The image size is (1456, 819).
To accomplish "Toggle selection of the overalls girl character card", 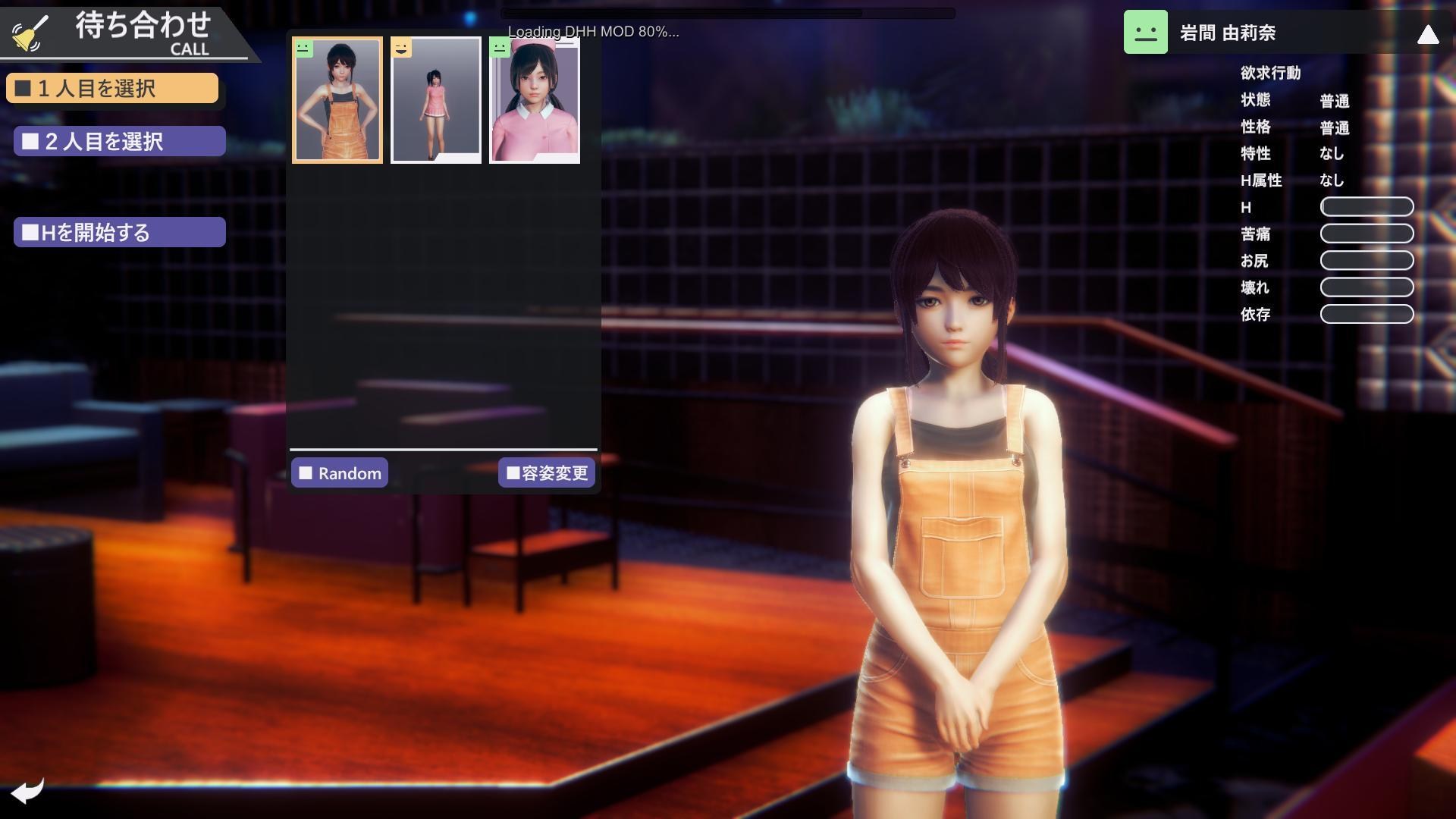I will click(337, 99).
